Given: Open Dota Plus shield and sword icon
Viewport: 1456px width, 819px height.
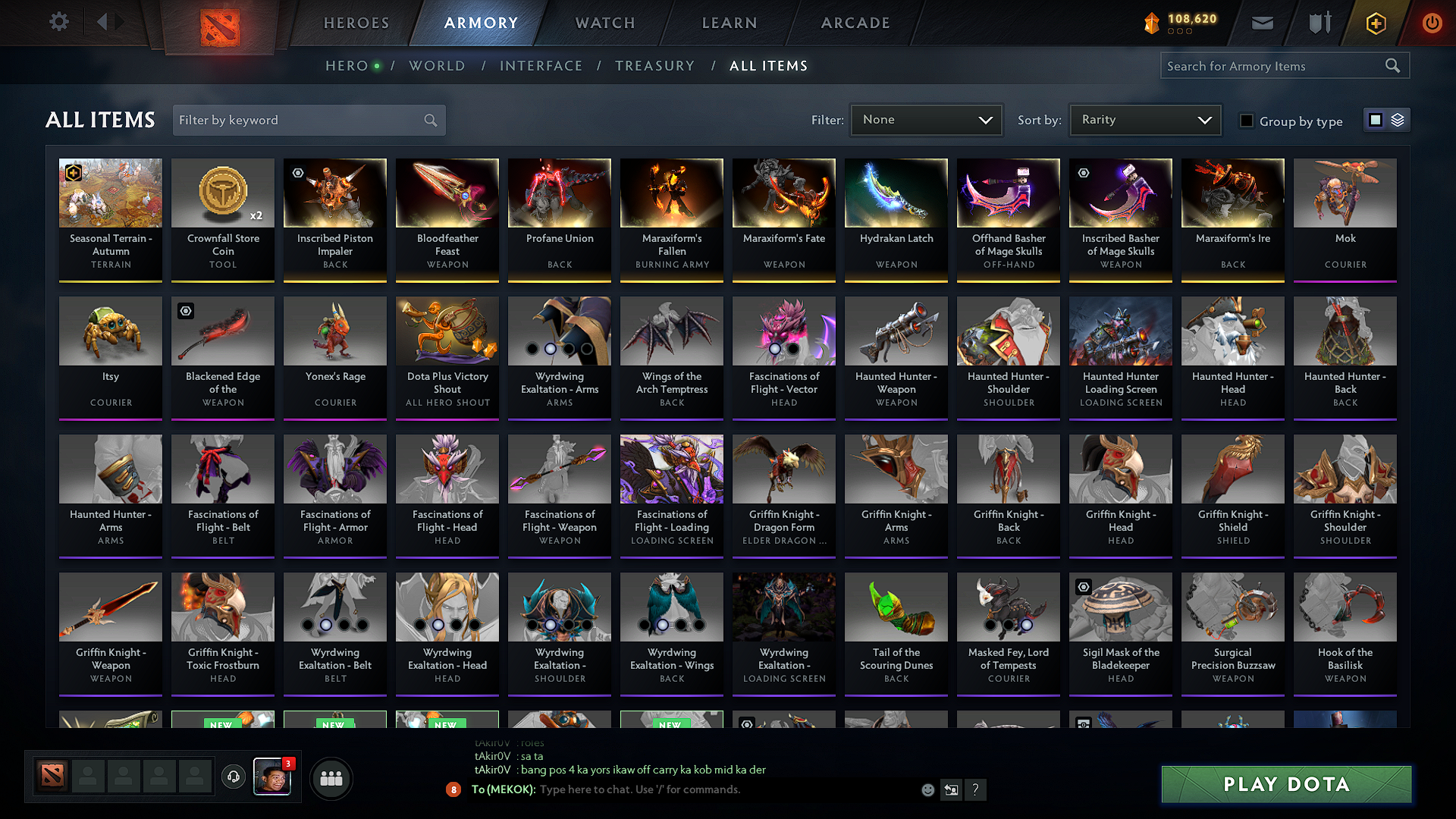Looking at the screenshot, I should click(x=1319, y=23).
